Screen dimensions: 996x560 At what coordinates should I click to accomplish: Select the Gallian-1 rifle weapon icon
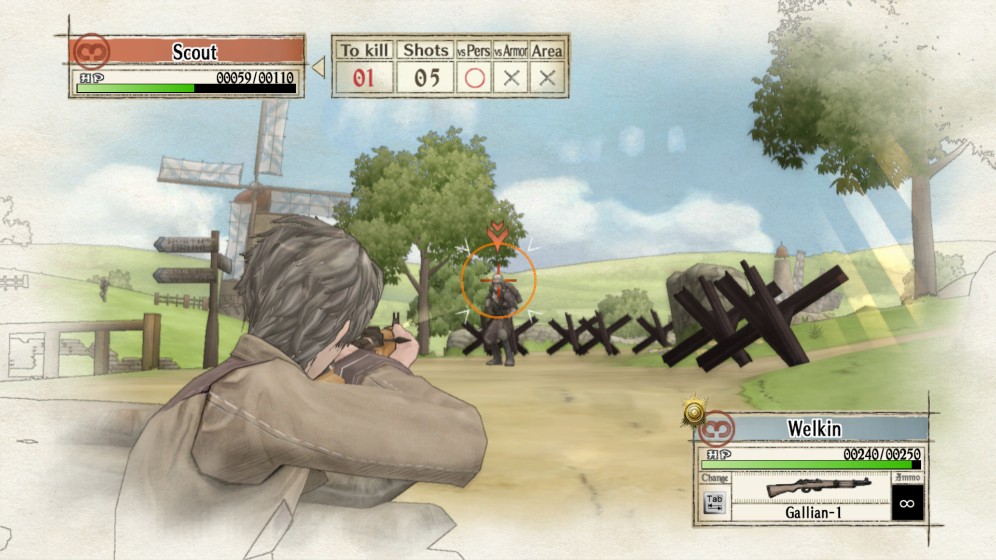tap(817, 488)
